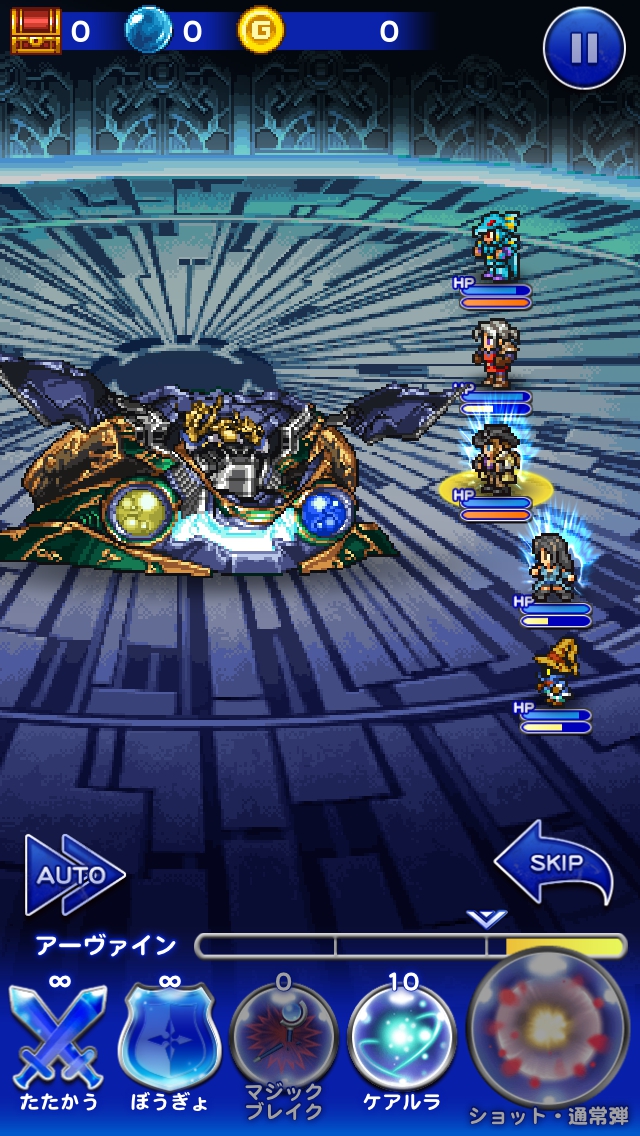Activate the ショット・通常弾 soul break

pyautogui.click(x=547, y=1030)
